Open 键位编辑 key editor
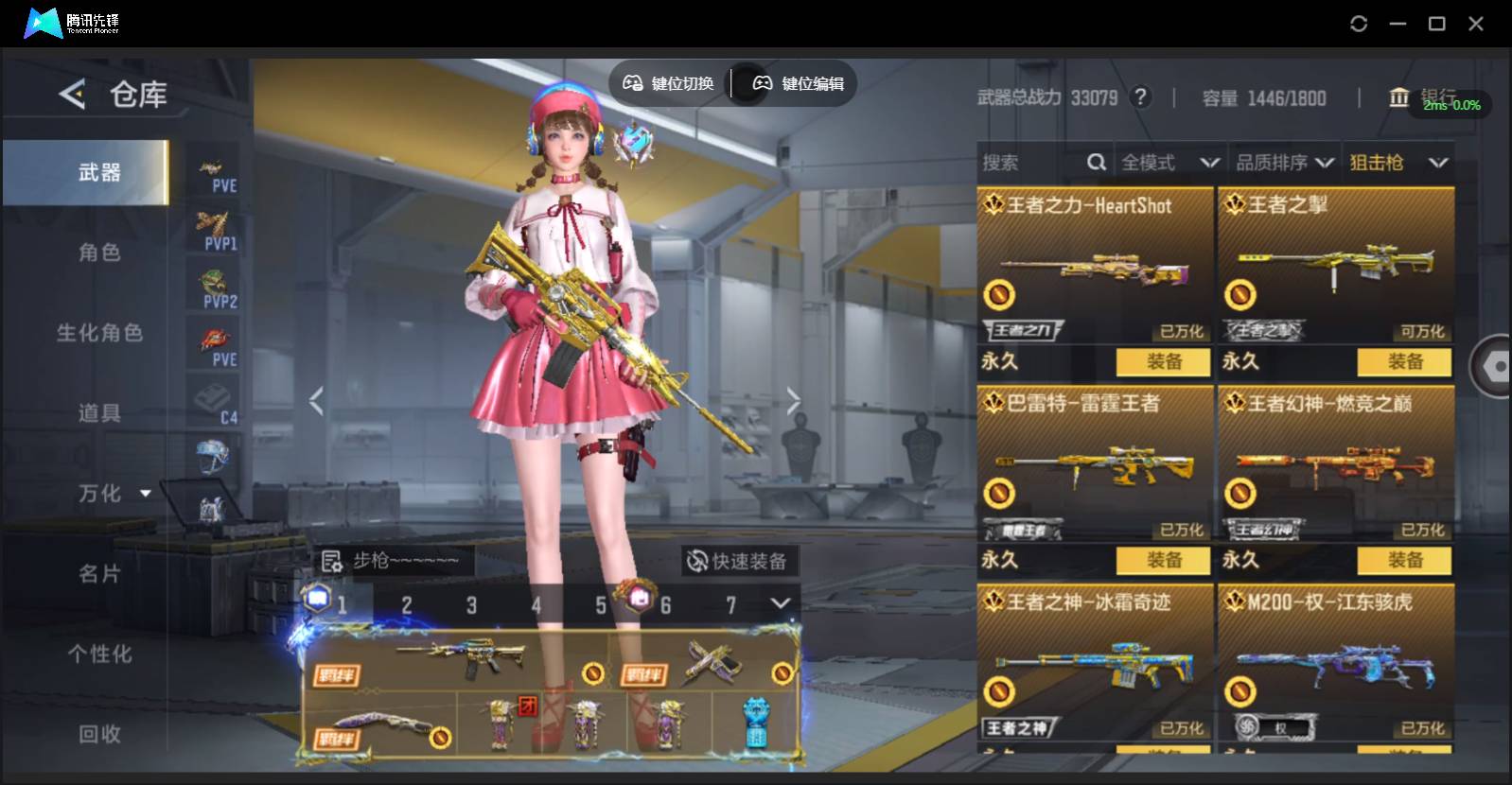 pos(798,83)
